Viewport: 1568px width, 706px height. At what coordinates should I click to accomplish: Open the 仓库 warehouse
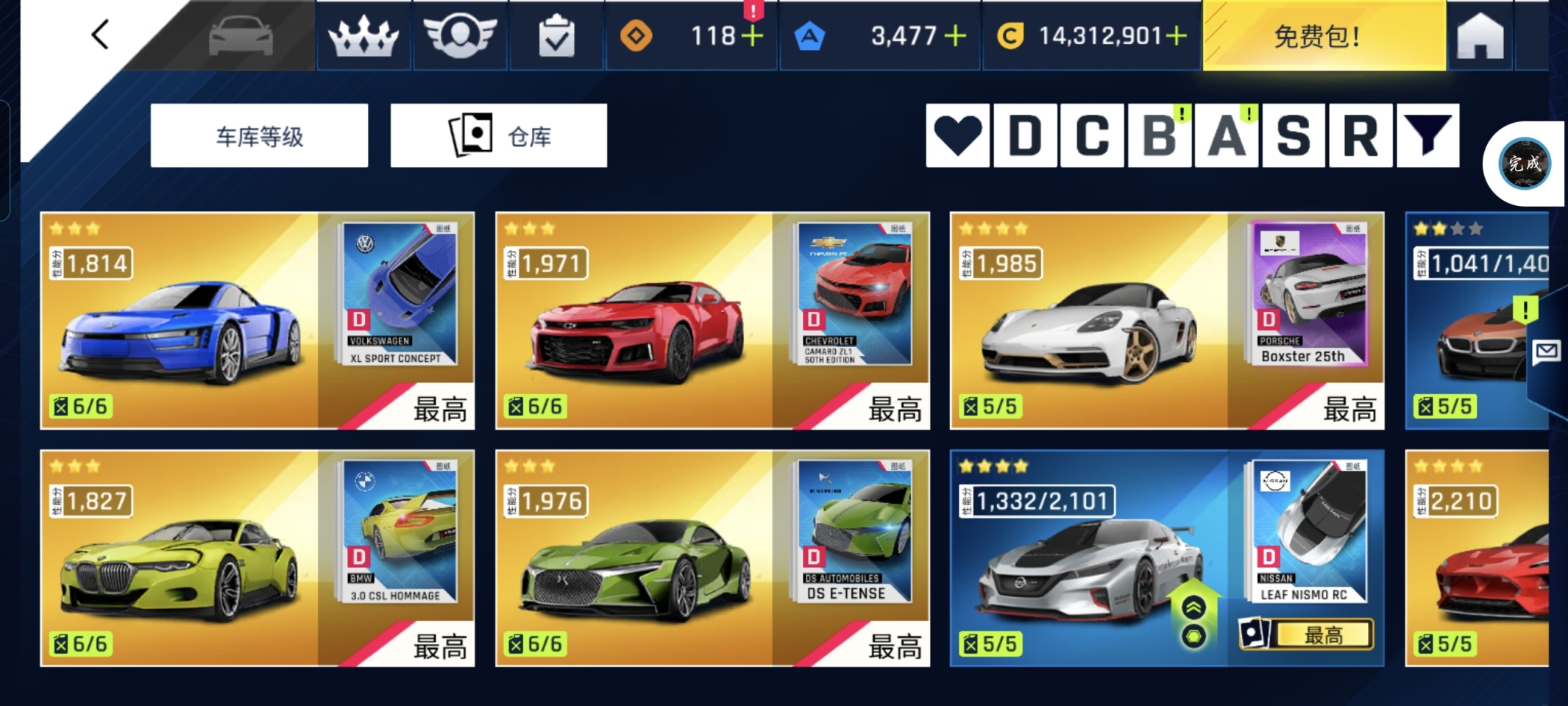498,136
